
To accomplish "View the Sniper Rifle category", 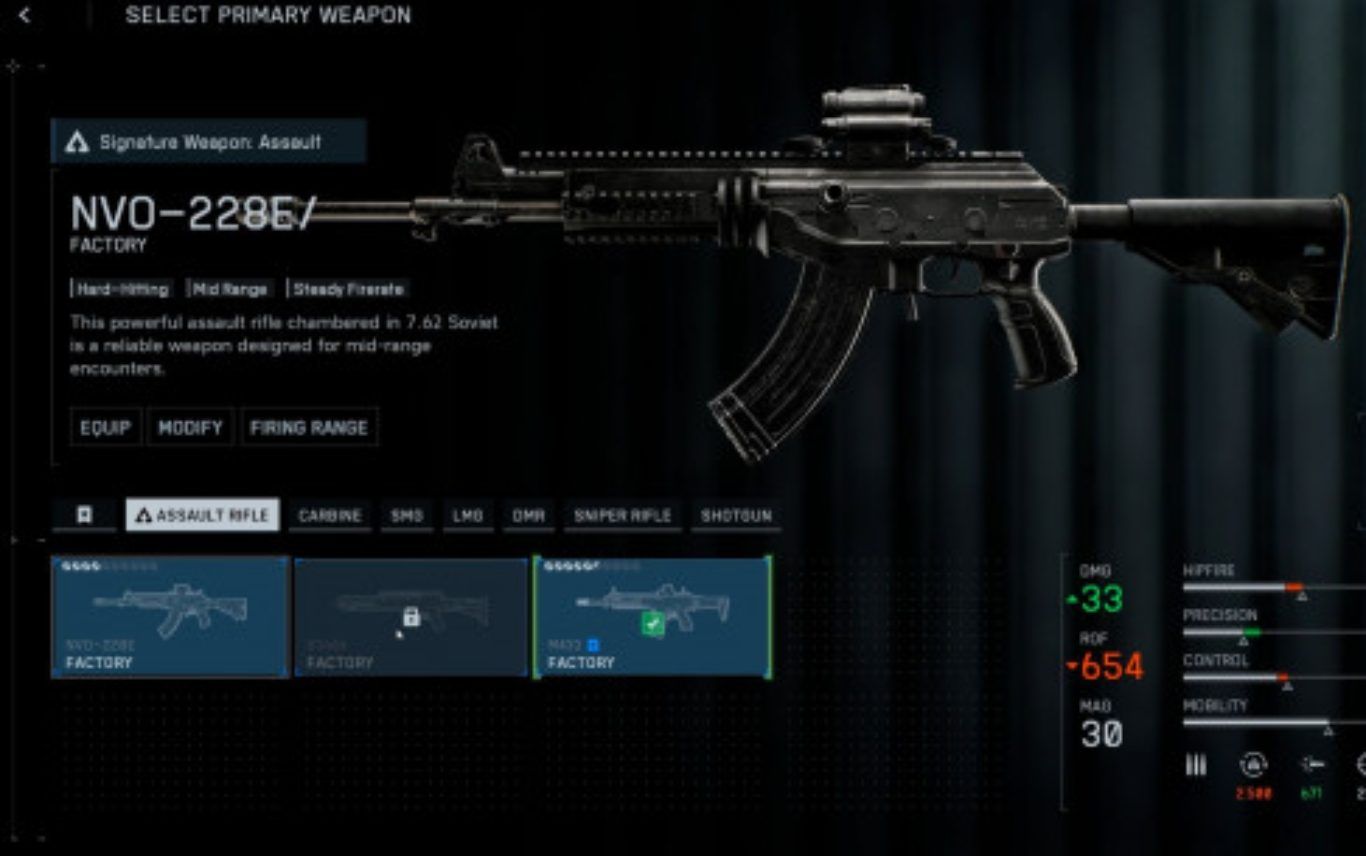I will point(622,516).
